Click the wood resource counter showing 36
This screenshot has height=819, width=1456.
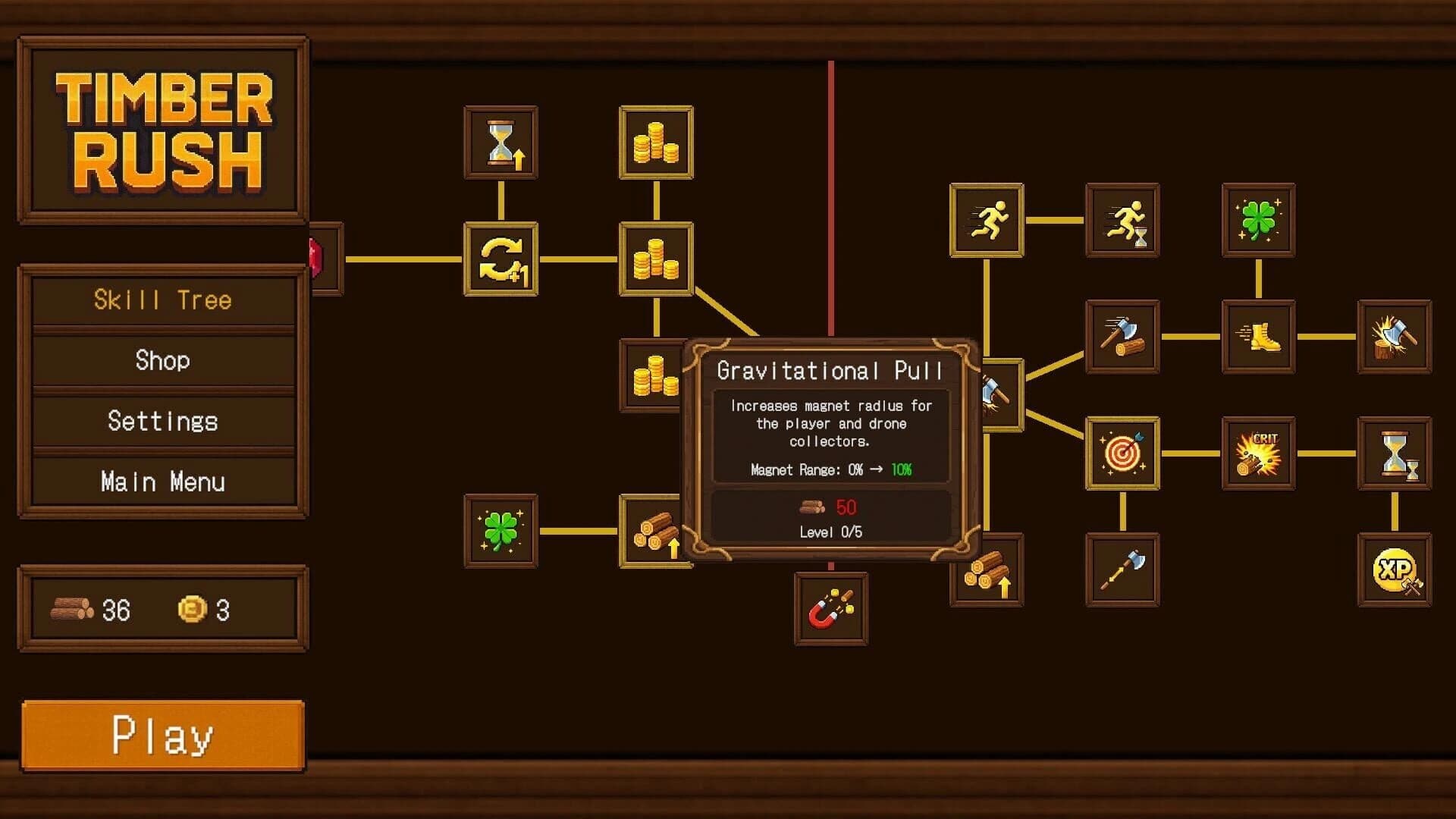point(91,609)
